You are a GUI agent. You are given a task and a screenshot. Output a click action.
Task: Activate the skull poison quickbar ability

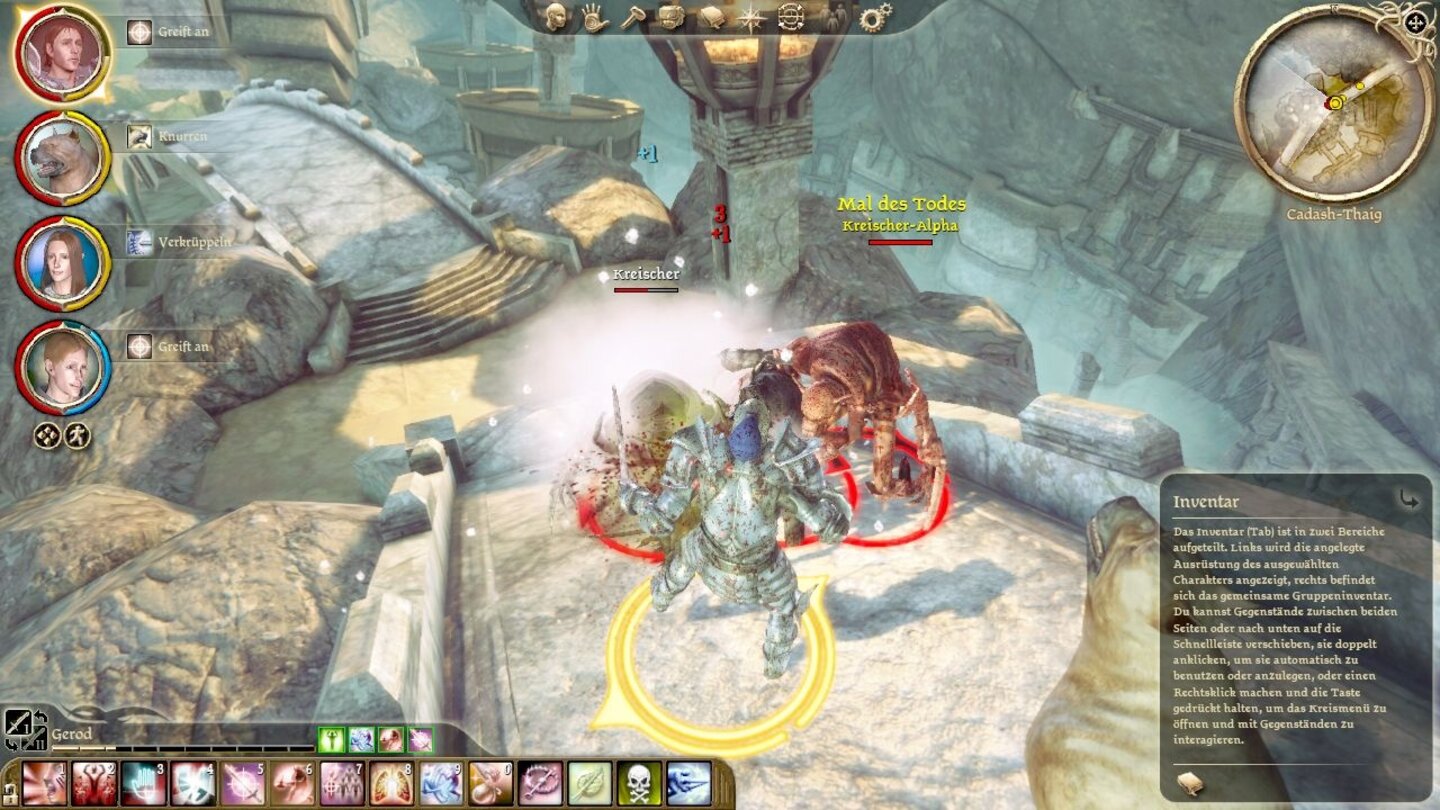[638, 787]
